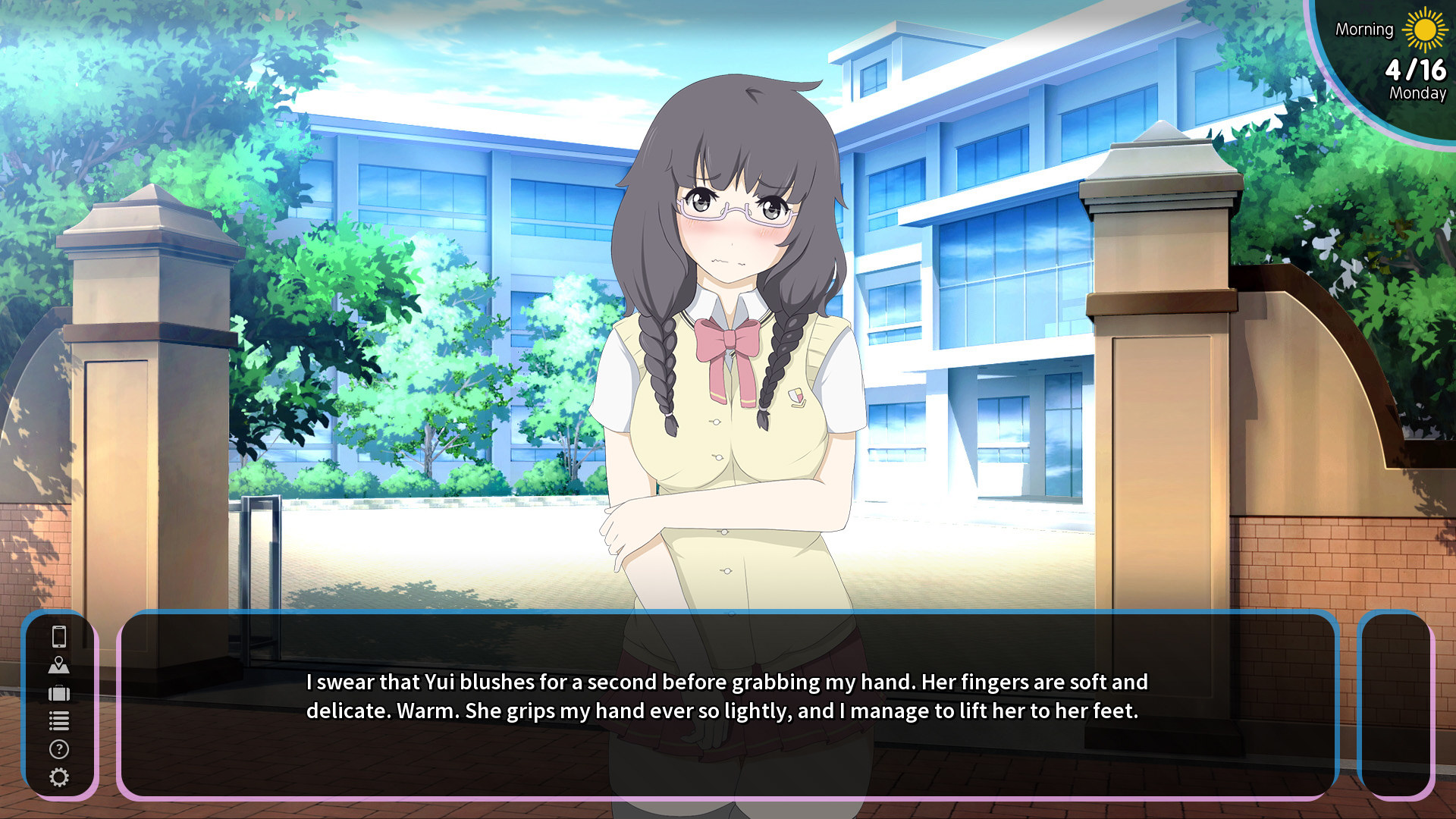Open the map location icon
This screenshot has width=1456, height=819.
coord(59,665)
